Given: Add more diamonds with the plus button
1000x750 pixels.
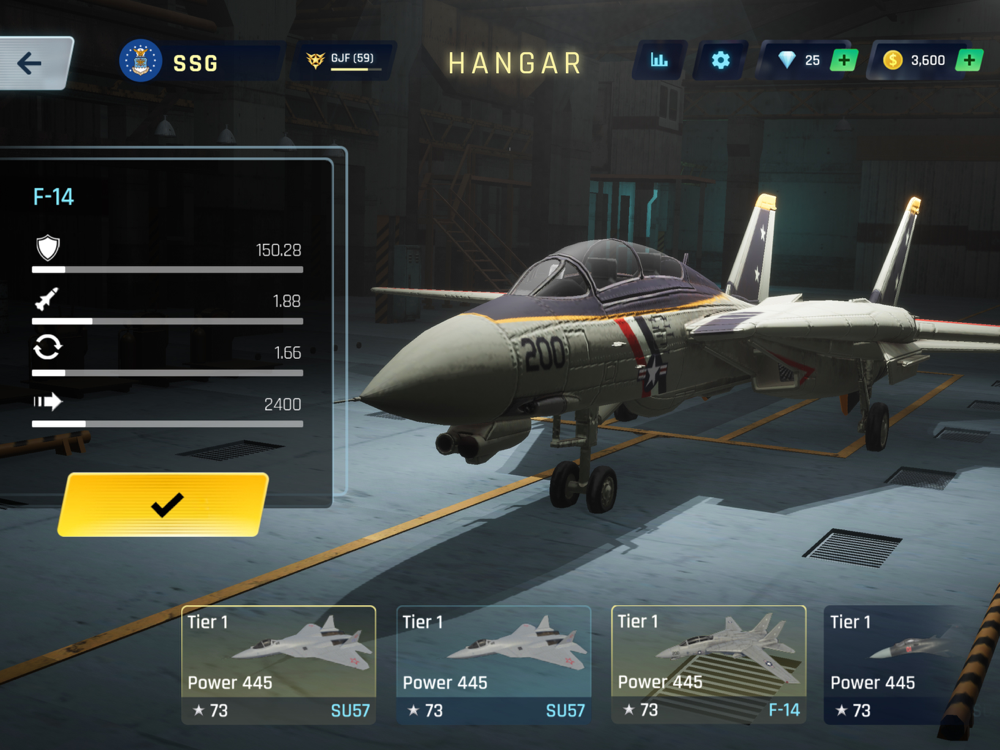Looking at the screenshot, I should tap(844, 61).
